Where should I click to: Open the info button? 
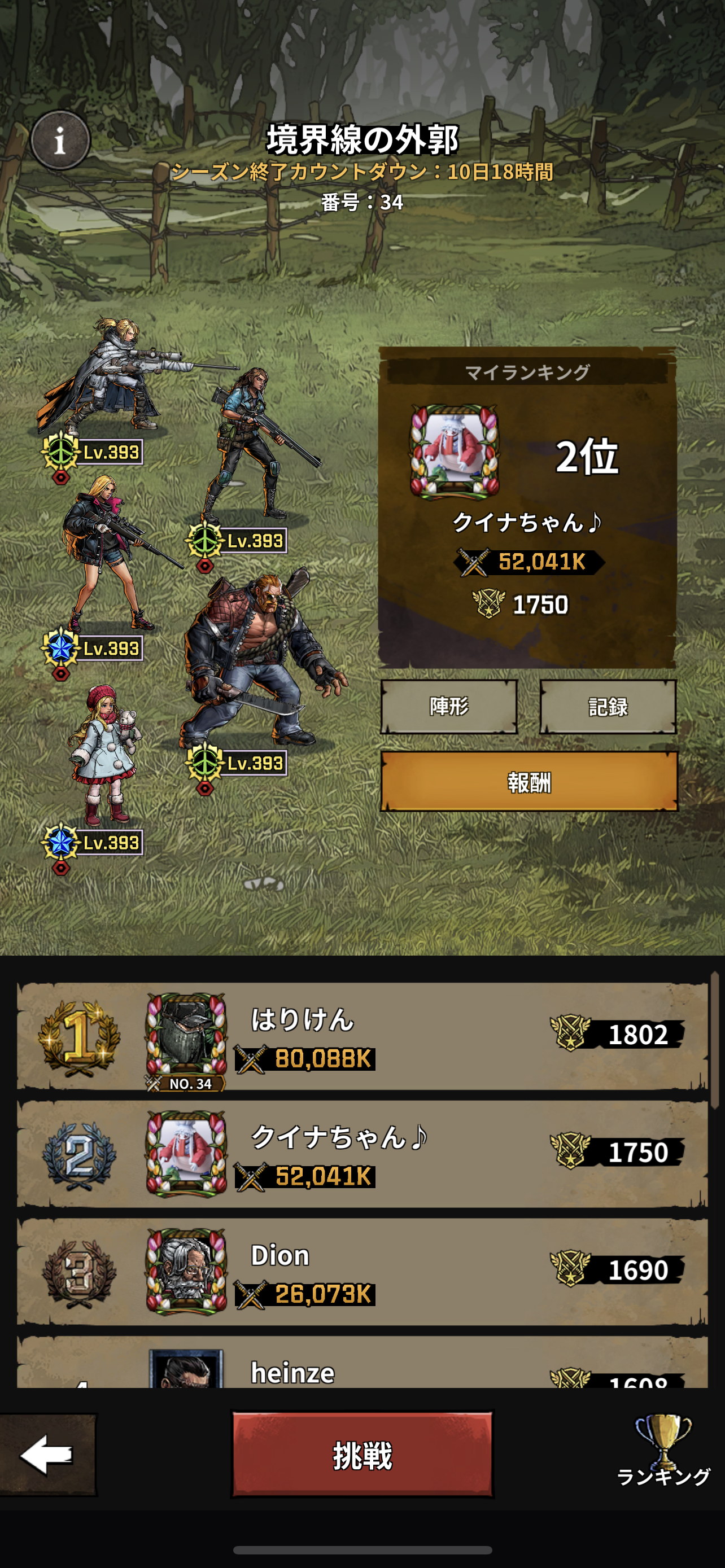coord(60,141)
